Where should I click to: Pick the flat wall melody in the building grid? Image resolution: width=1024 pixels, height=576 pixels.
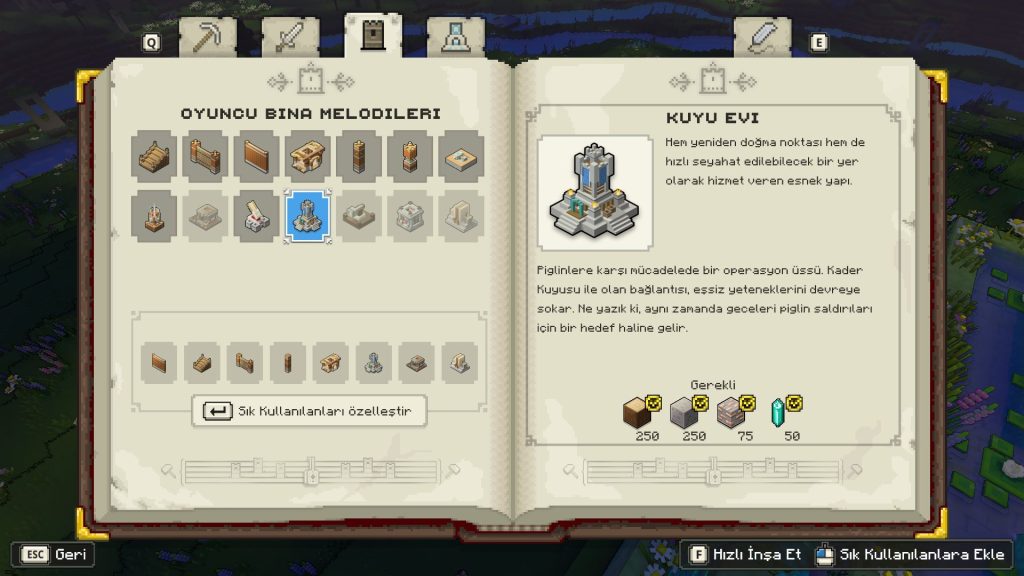point(257,156)
